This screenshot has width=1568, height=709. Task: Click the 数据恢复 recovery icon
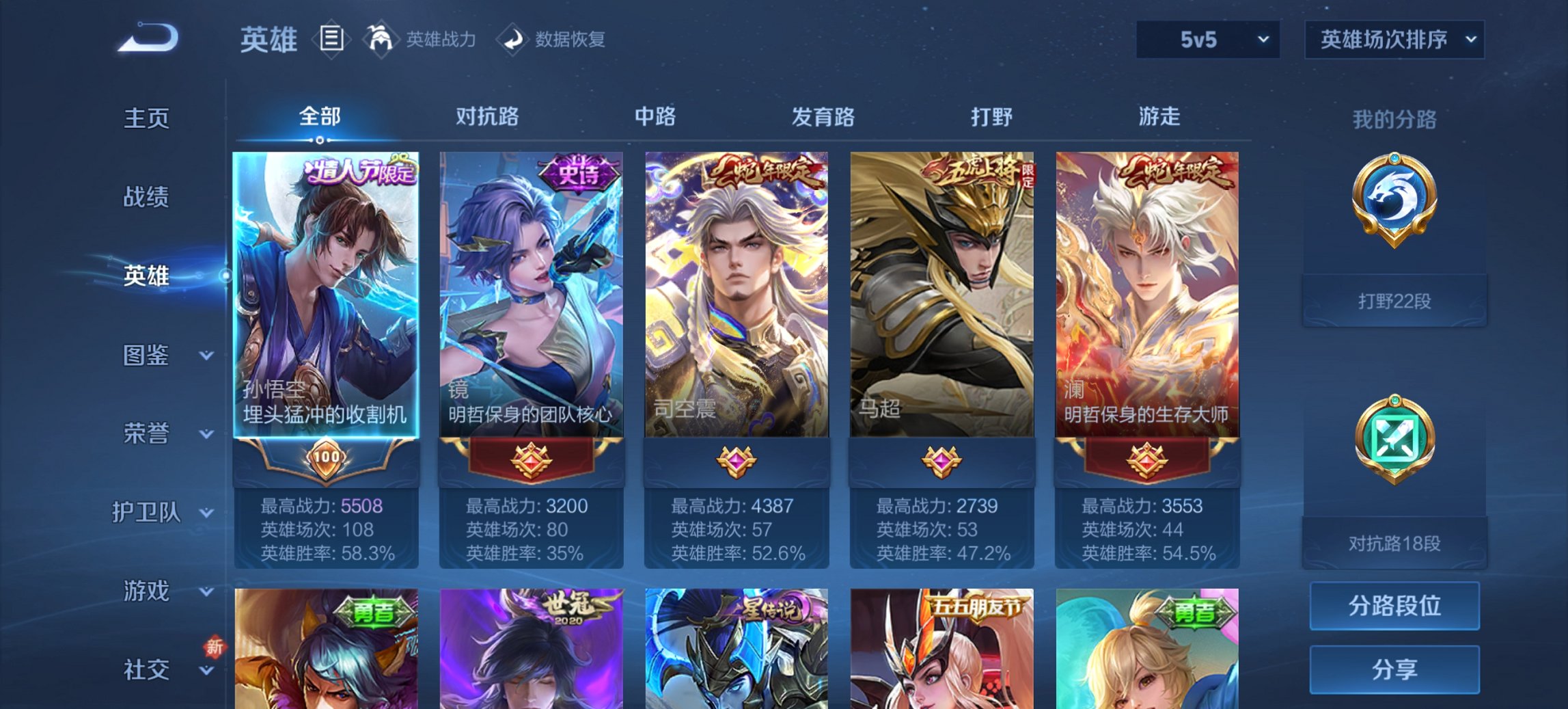click(511, 40)
